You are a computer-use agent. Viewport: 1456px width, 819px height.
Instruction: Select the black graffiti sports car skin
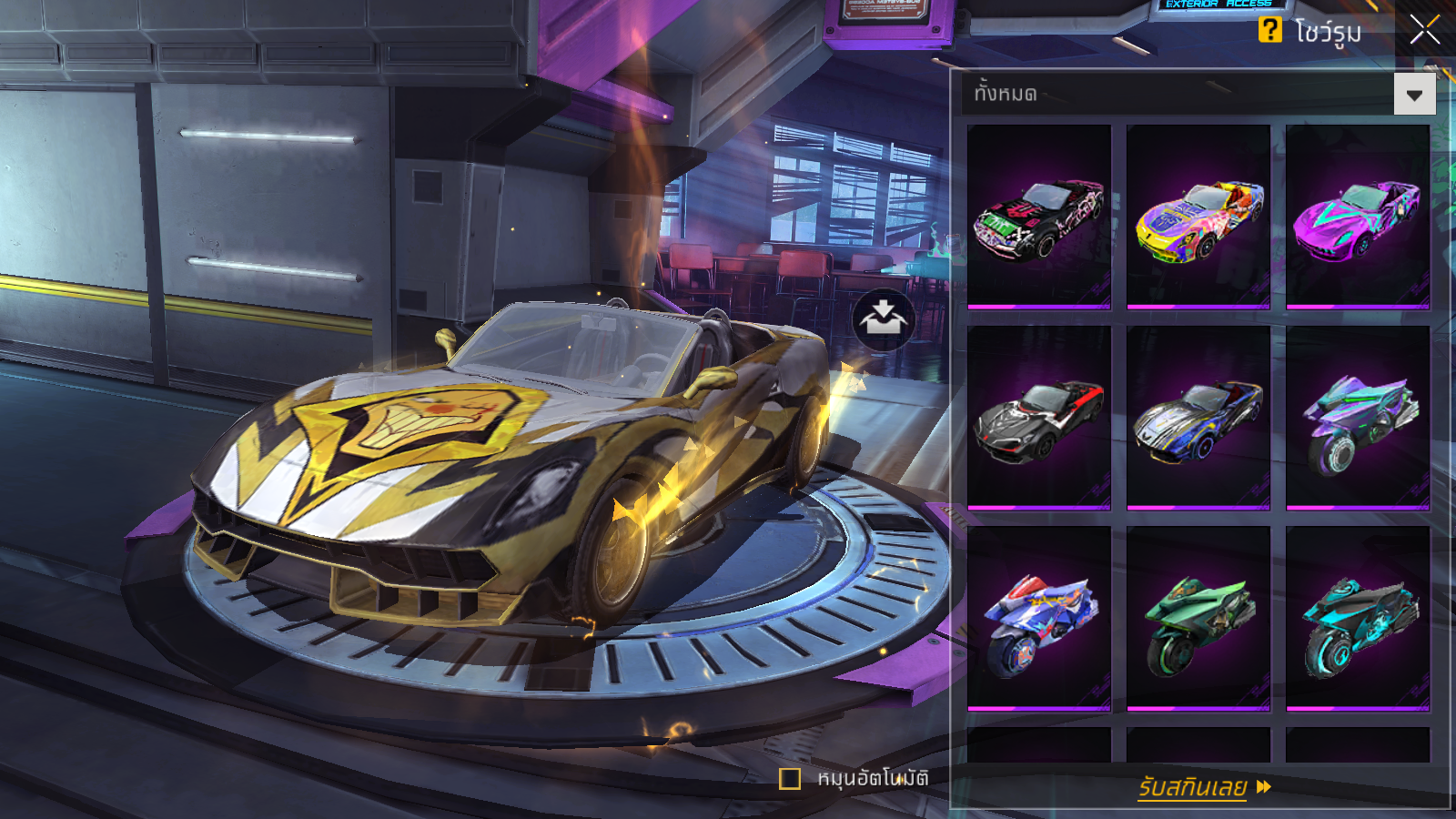coord(1039,217)
